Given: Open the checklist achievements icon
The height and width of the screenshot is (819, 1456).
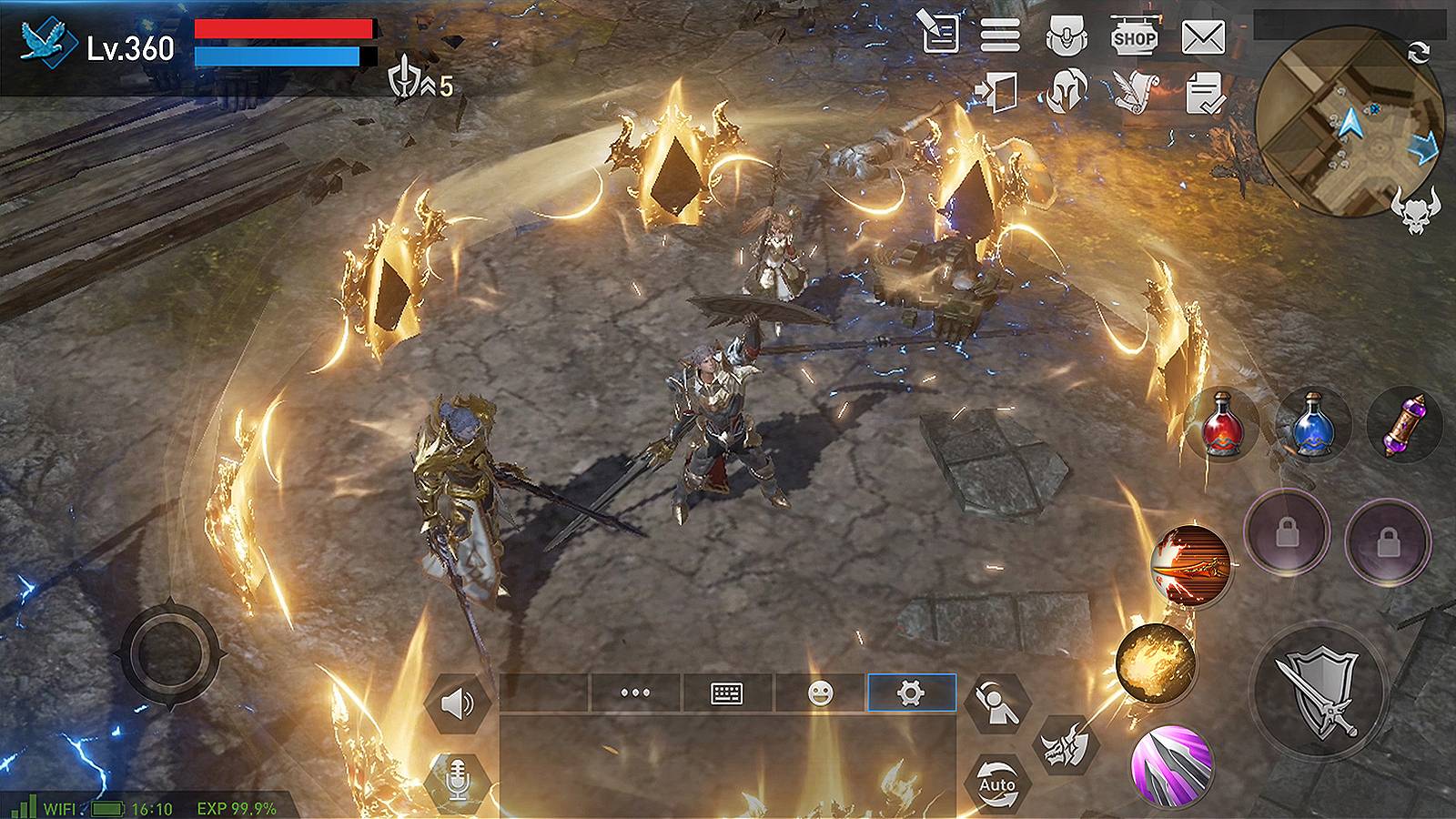Looking at the screenshot, I should click(1202, 91).
